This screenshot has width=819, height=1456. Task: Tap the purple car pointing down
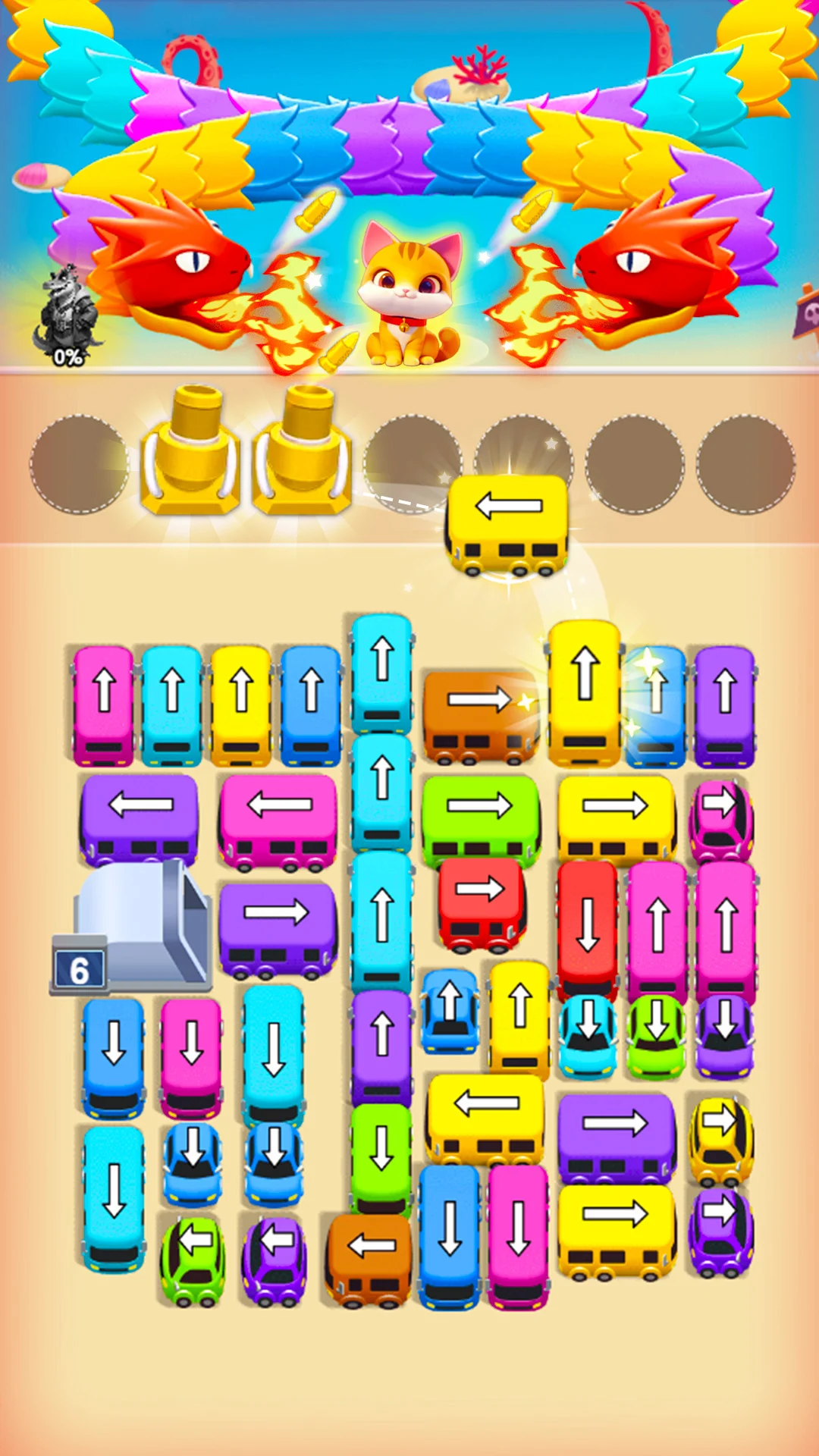[725, 1035]
